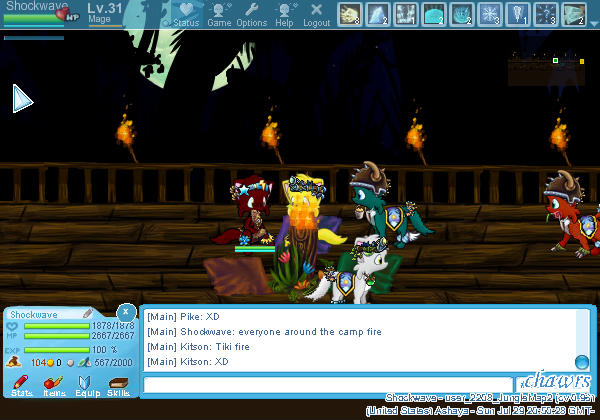Viewport: 600px width, 420px height.
Task: Focus the chat message input box
Action: 327,384
